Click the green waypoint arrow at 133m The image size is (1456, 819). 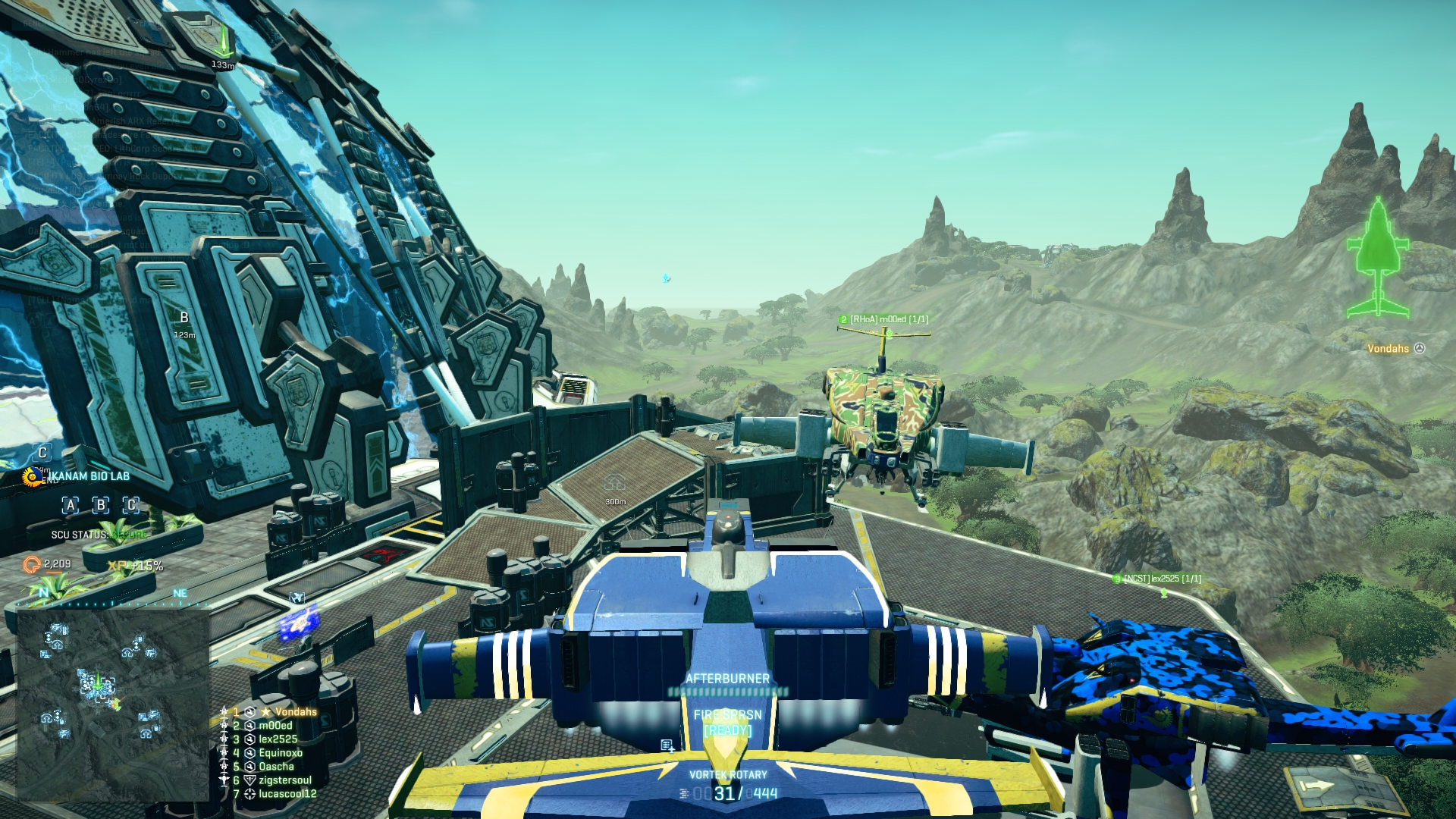click(224, 44)
